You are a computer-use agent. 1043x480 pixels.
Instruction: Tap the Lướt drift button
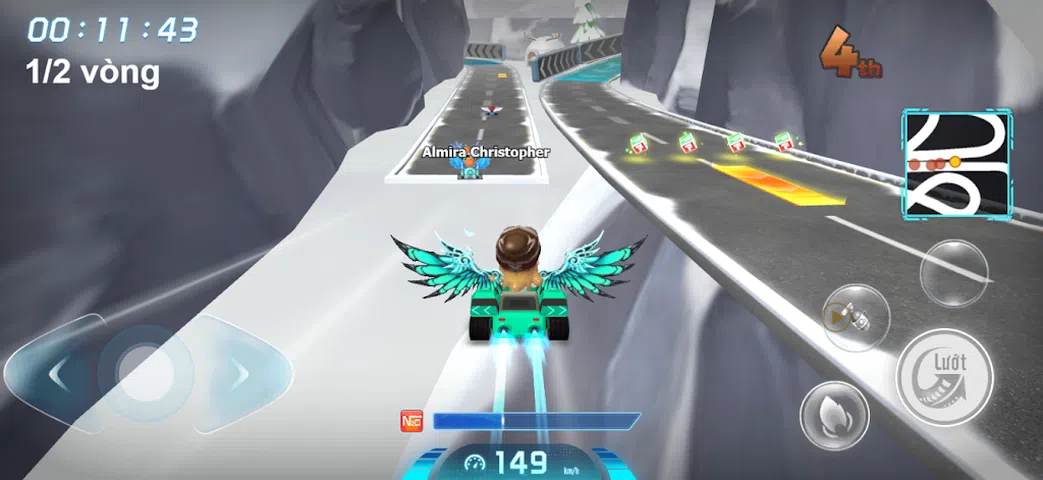944,376
